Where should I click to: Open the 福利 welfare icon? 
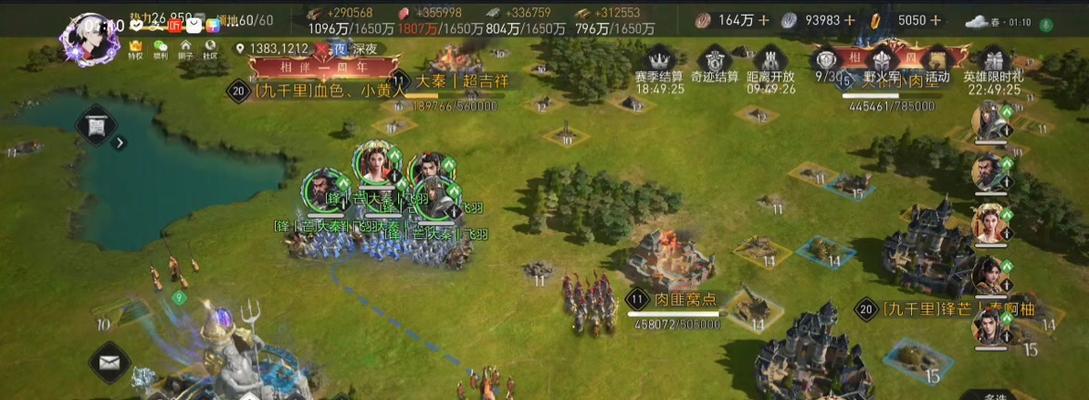(x=160, y=49)
